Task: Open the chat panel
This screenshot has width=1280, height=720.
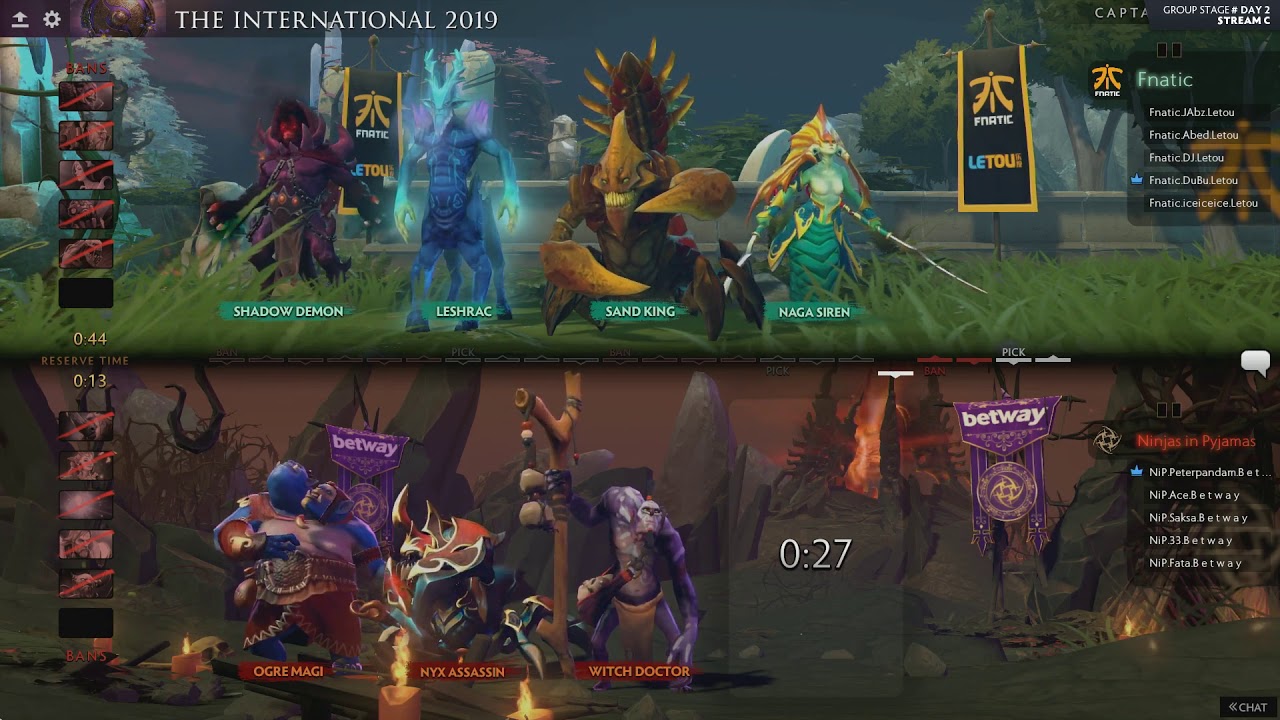Action: [1248, 707]
